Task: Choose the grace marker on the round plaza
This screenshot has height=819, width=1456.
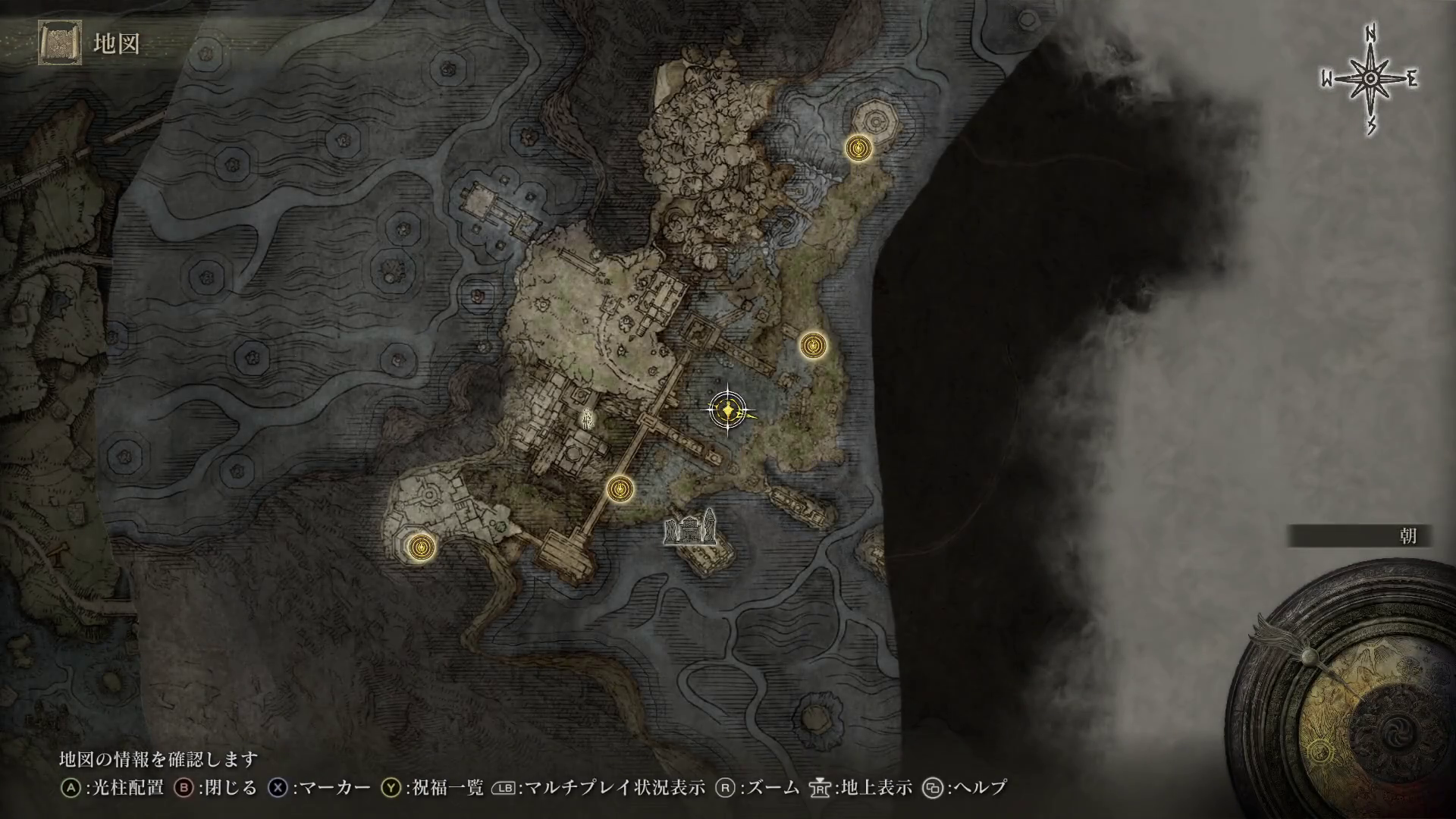Action: (419, 546)
